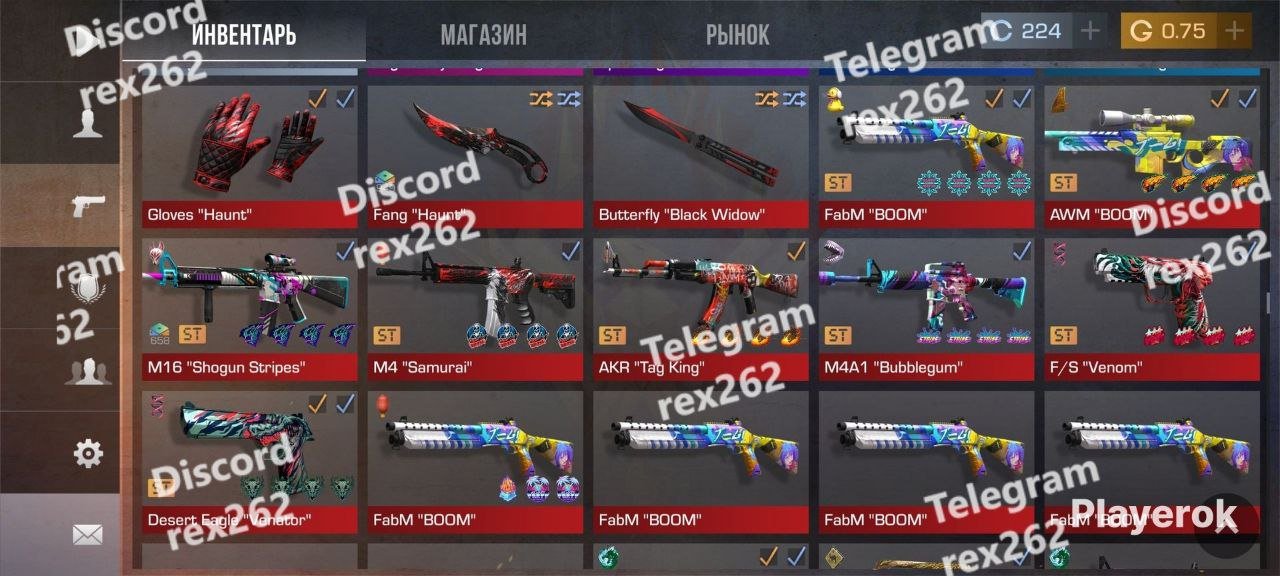
Task: Open the Рынок tab
Action: 737,34
